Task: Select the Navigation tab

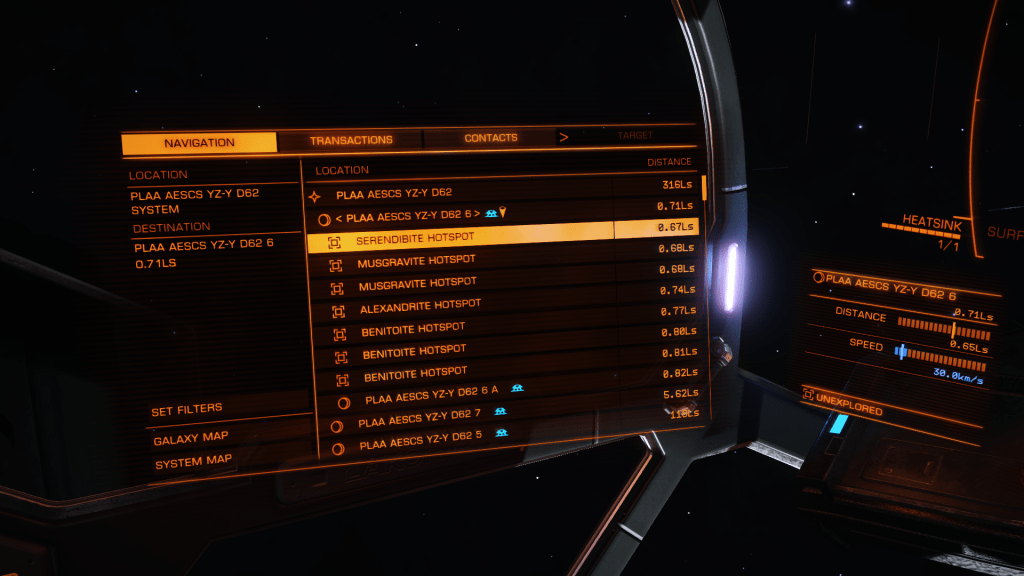Action: pos(199,143)
